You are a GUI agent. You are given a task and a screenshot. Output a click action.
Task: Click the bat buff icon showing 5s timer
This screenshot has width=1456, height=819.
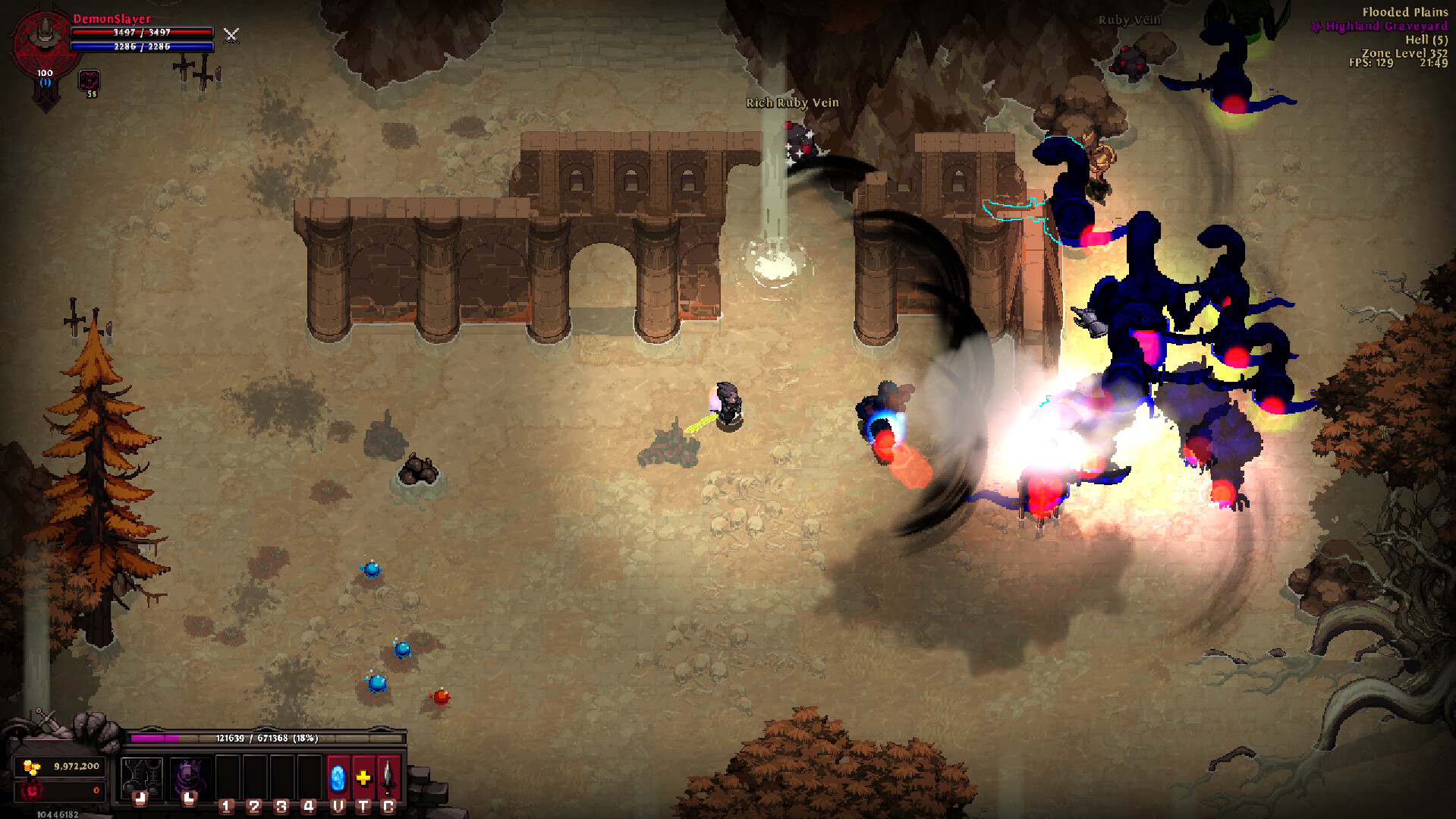[89, 80]
